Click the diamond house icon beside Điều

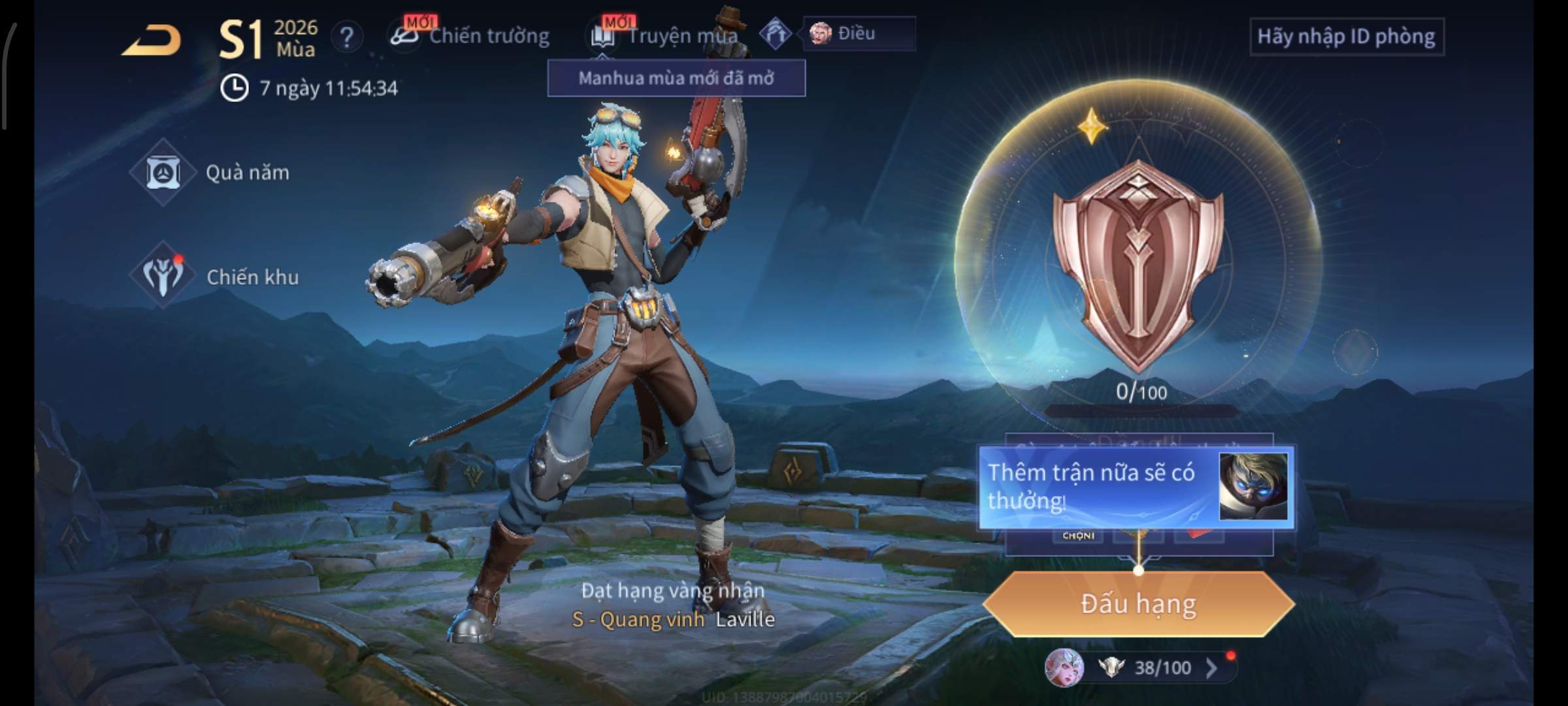point(776,33)
